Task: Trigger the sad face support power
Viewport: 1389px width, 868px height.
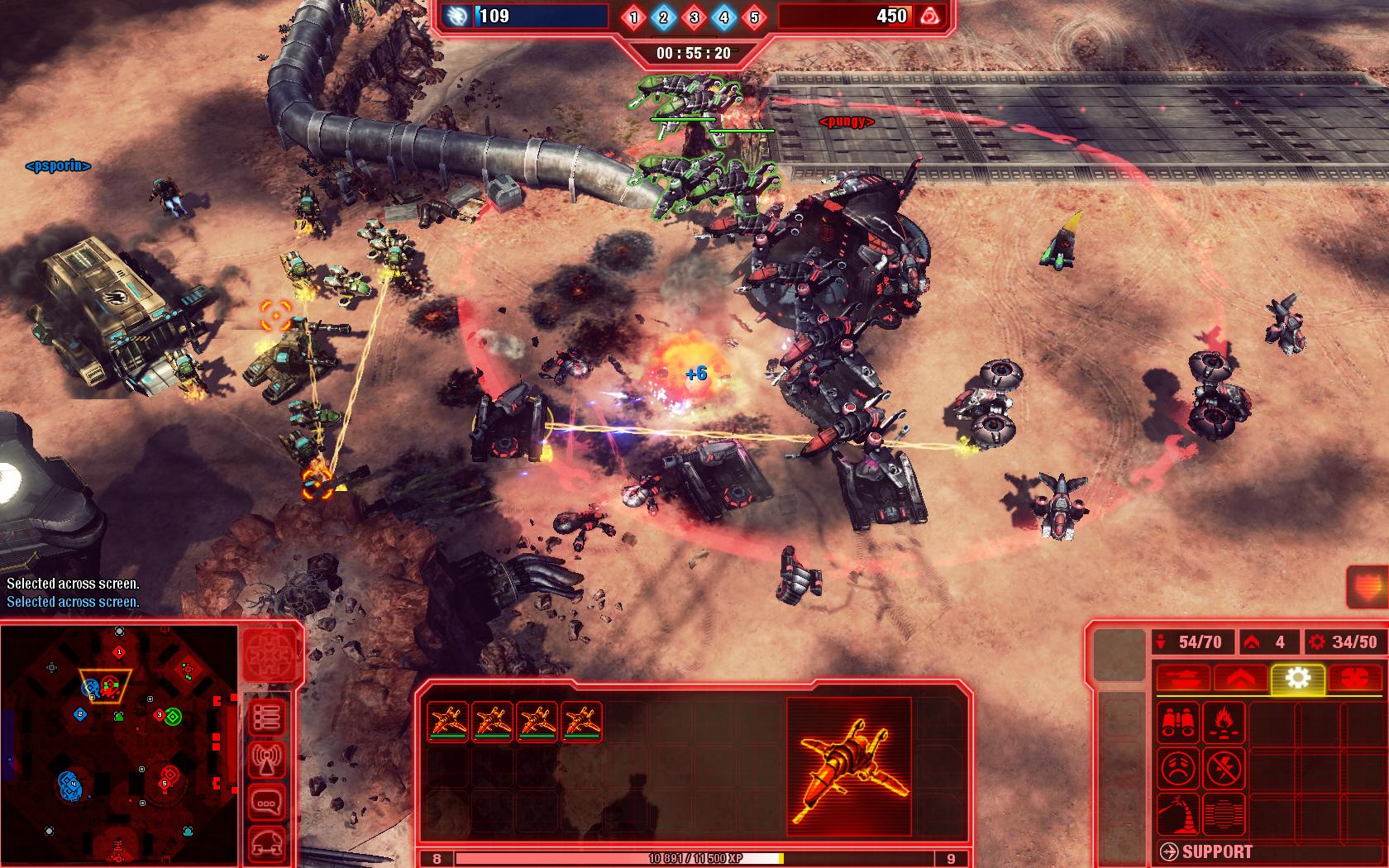Action: pos(1177,768)
